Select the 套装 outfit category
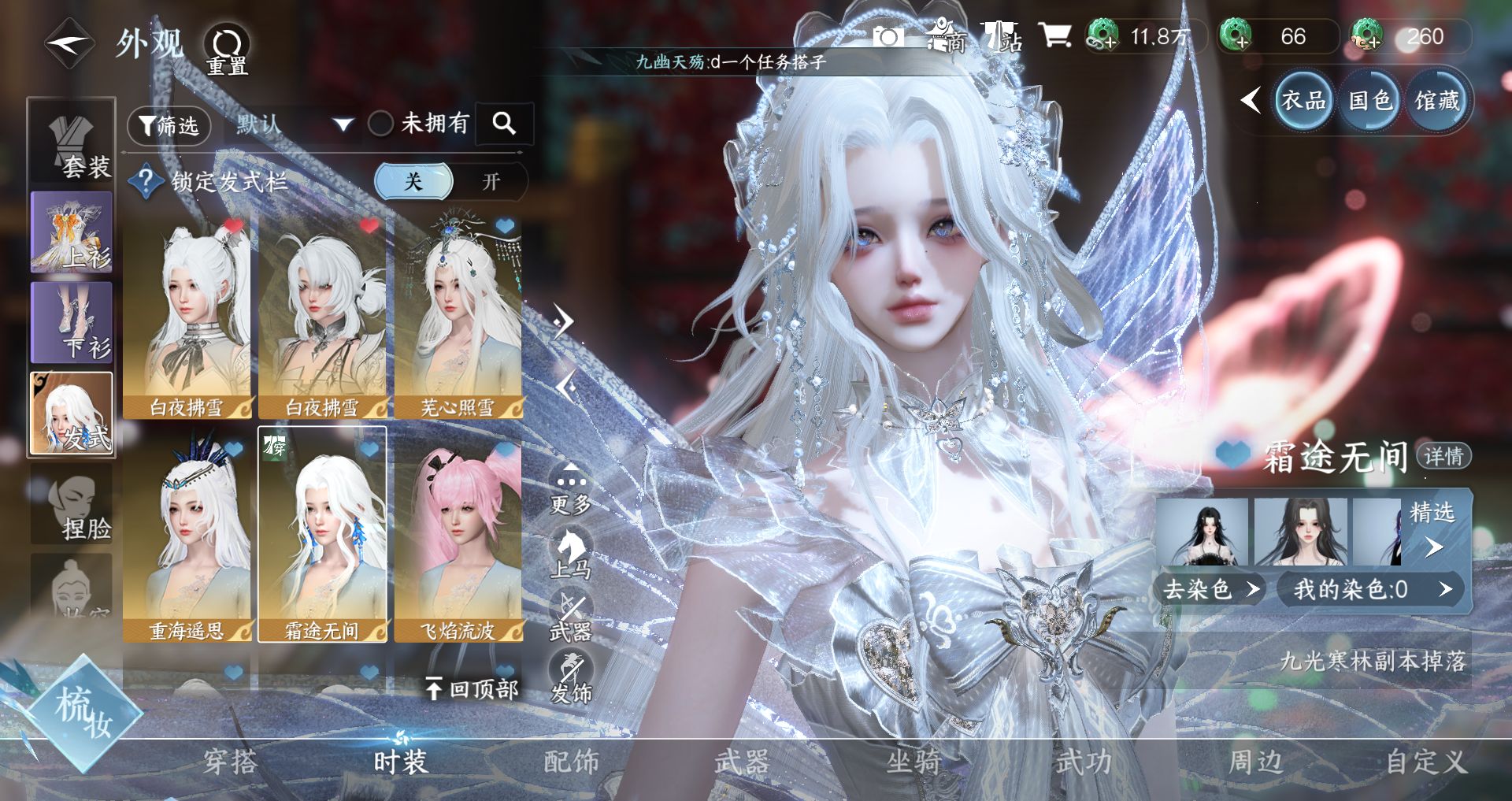Screen dimensions: 1512x801 (x=72, y=142)
